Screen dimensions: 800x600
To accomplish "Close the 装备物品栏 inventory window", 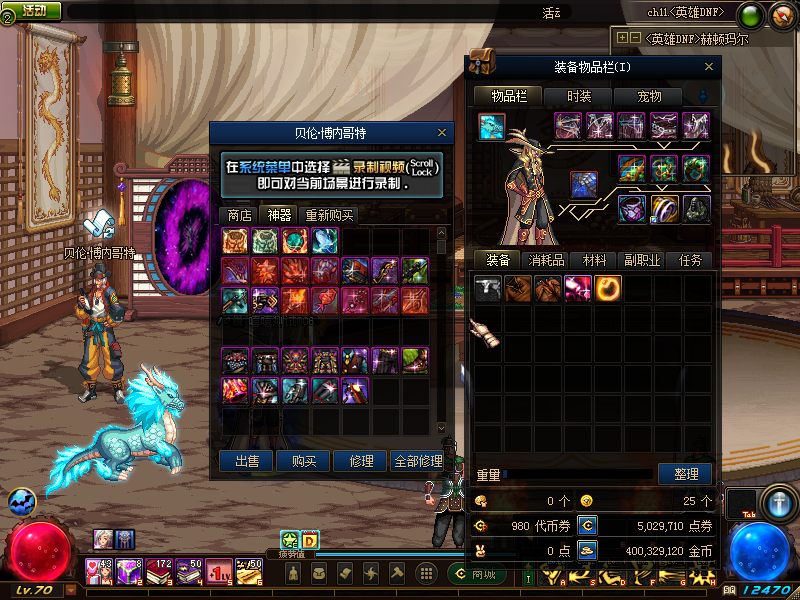I will point(711,67).
